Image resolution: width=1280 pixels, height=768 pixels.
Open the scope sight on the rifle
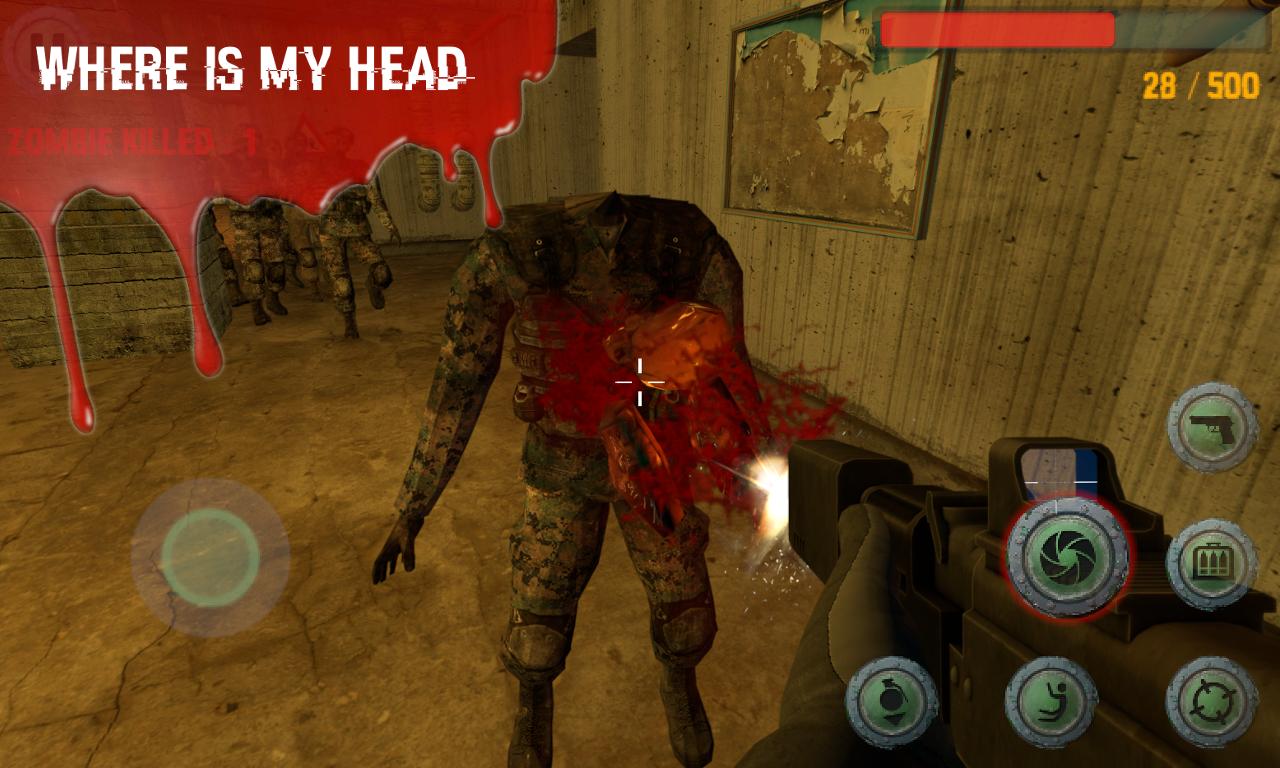(1058, 470)
